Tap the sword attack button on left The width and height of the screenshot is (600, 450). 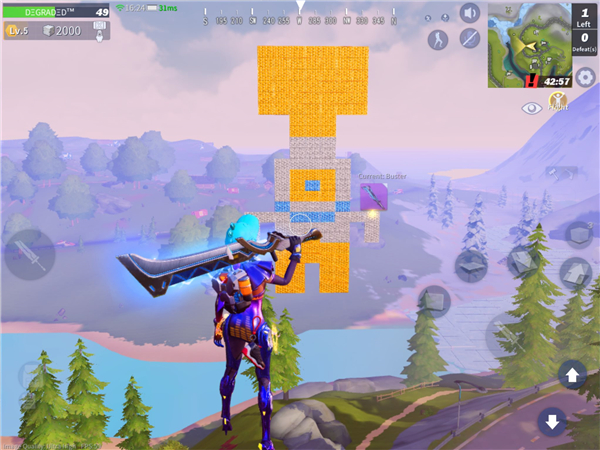(x=29, y=255)
